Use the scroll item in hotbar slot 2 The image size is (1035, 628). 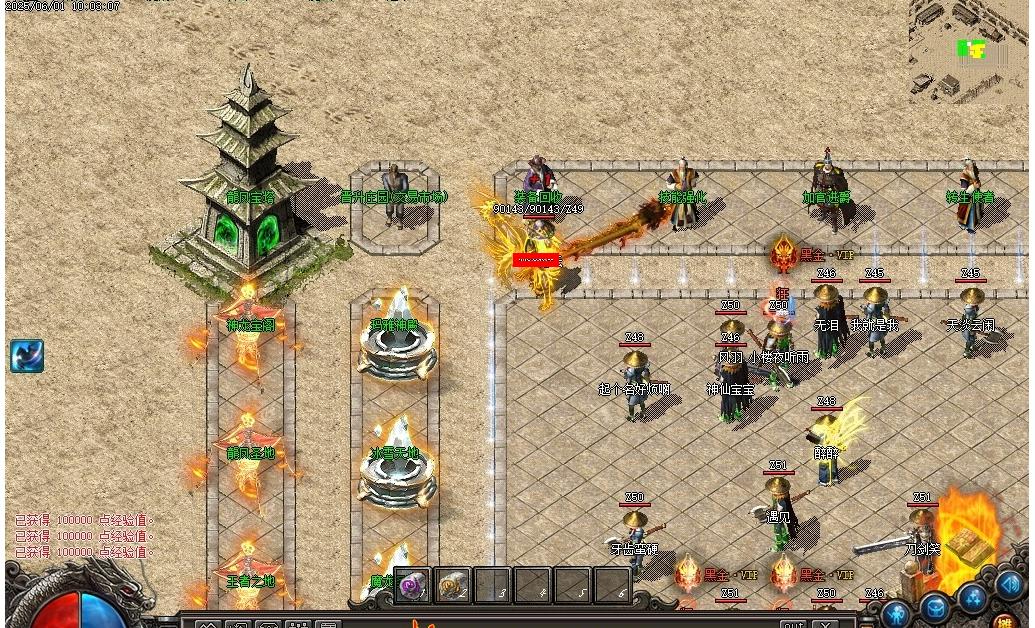452,586
